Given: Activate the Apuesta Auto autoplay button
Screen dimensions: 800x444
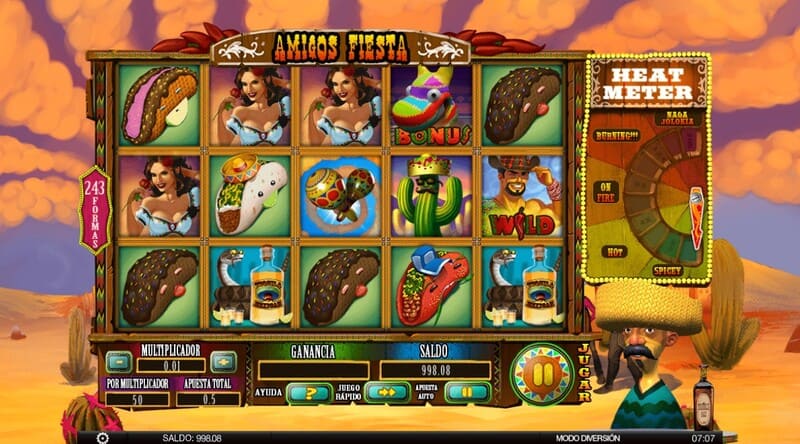Looking at the screenshot, I should tap(466, 393).
